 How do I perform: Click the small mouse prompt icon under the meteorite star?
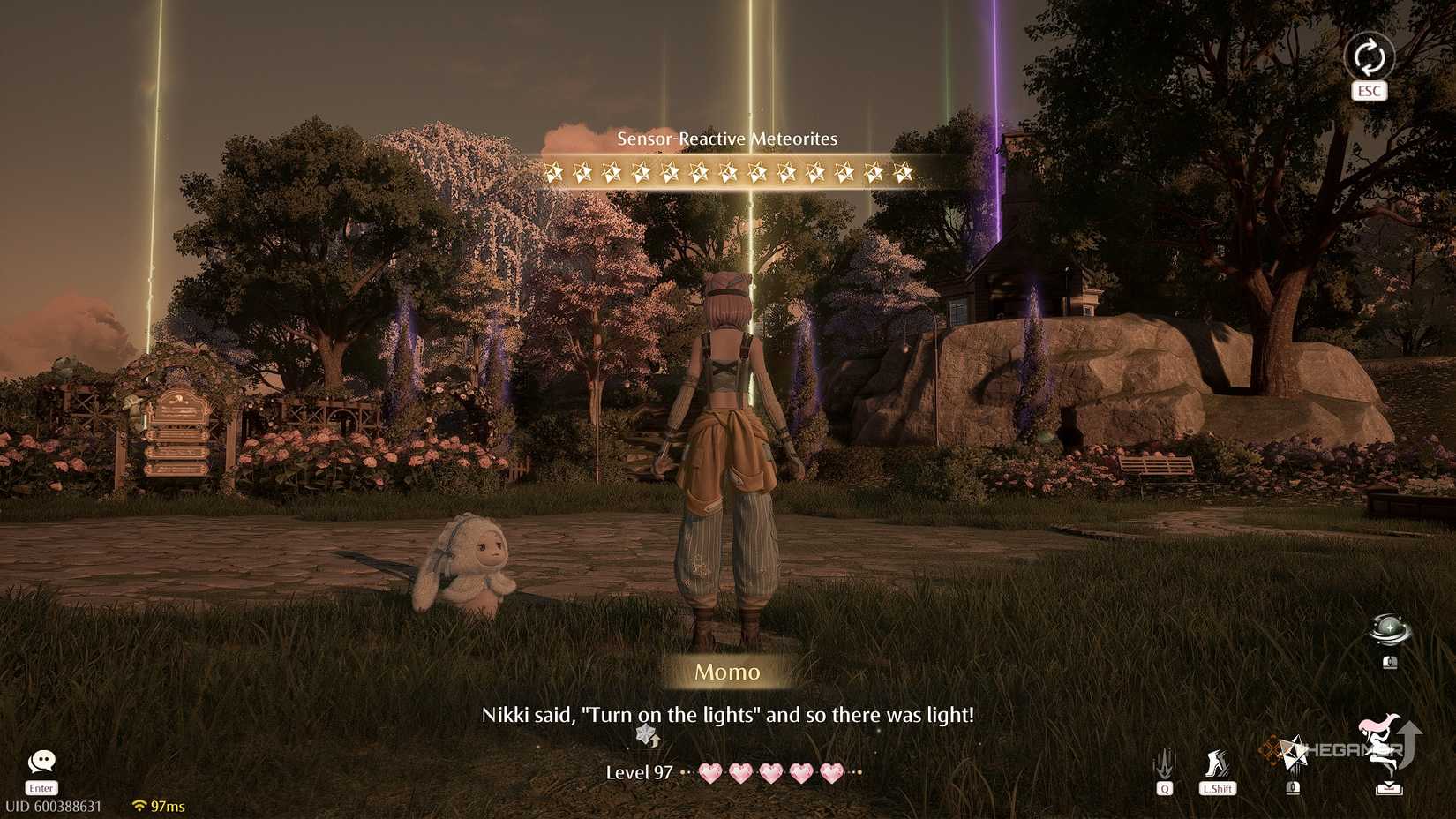tap(1293, 787)
